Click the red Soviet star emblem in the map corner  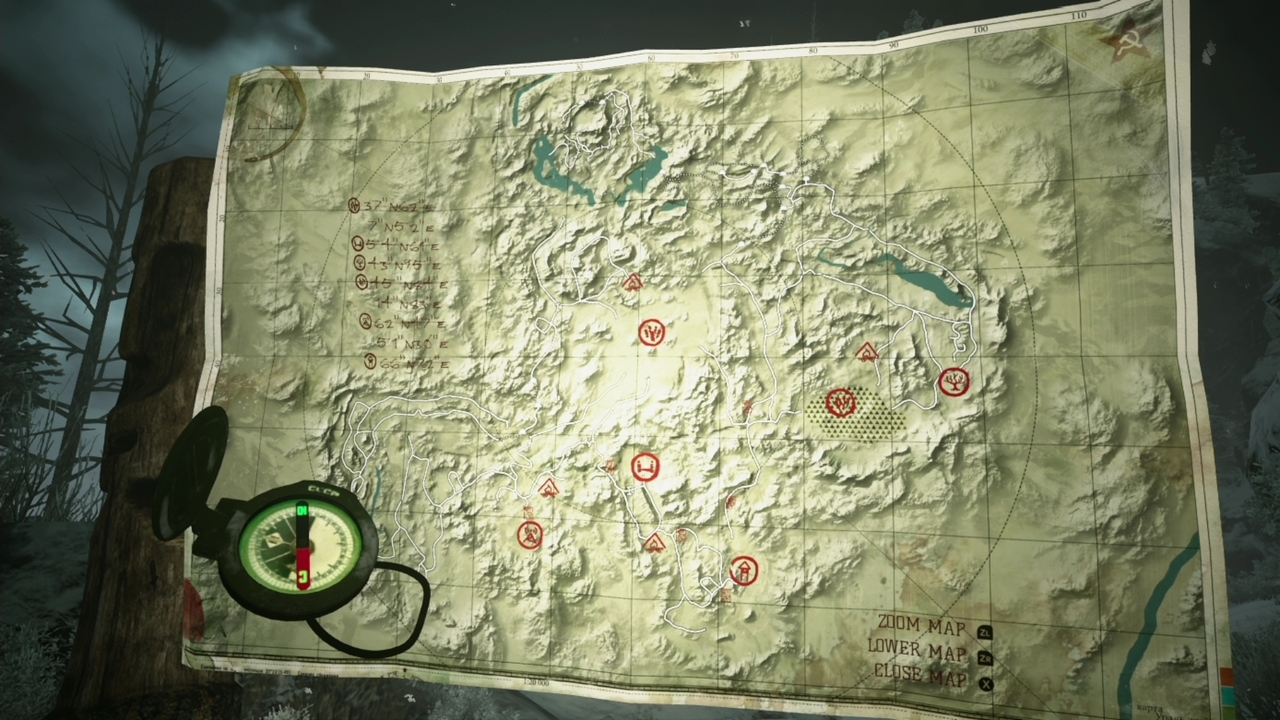pyautogui.click(x=1128, y=45)
